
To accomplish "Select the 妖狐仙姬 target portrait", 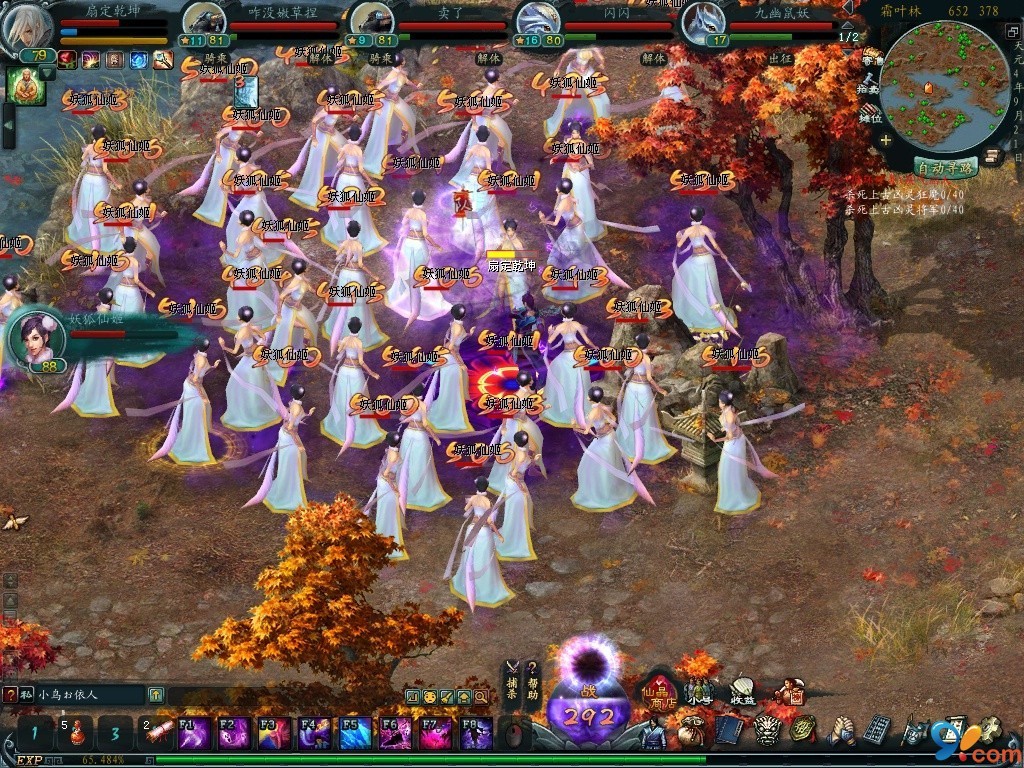I will click(x=35, y=336).
